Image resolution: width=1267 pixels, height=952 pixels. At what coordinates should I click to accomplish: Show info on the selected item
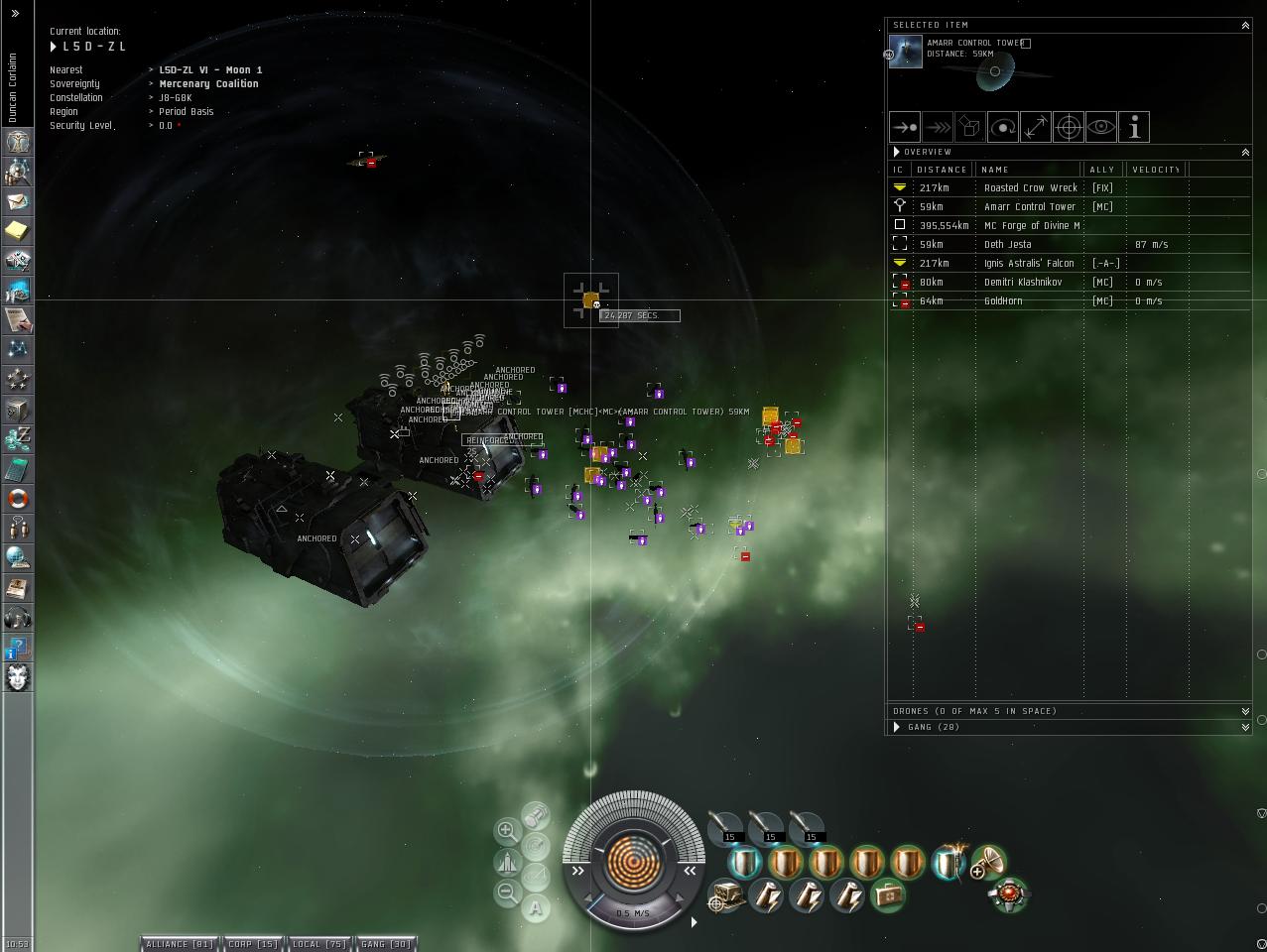coord(1134,127)
